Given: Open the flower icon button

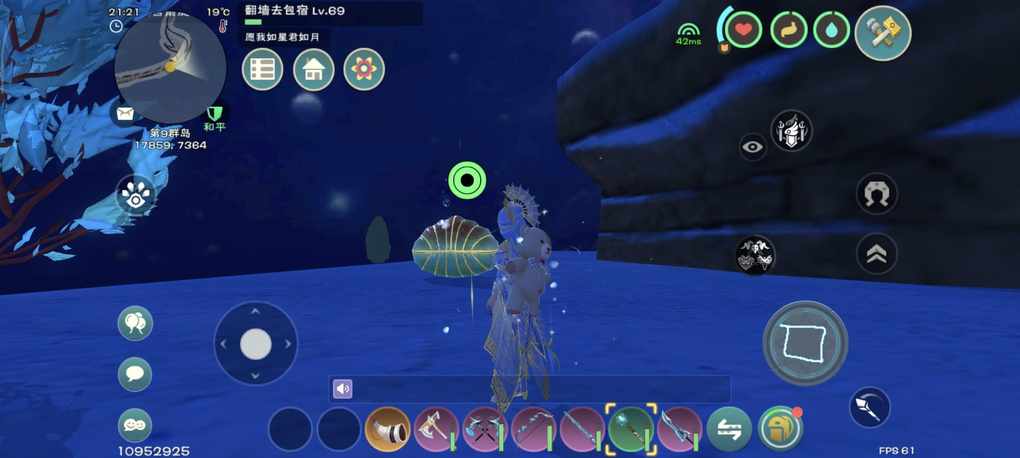Looking at the screenshot, I should tap(364, 70).
